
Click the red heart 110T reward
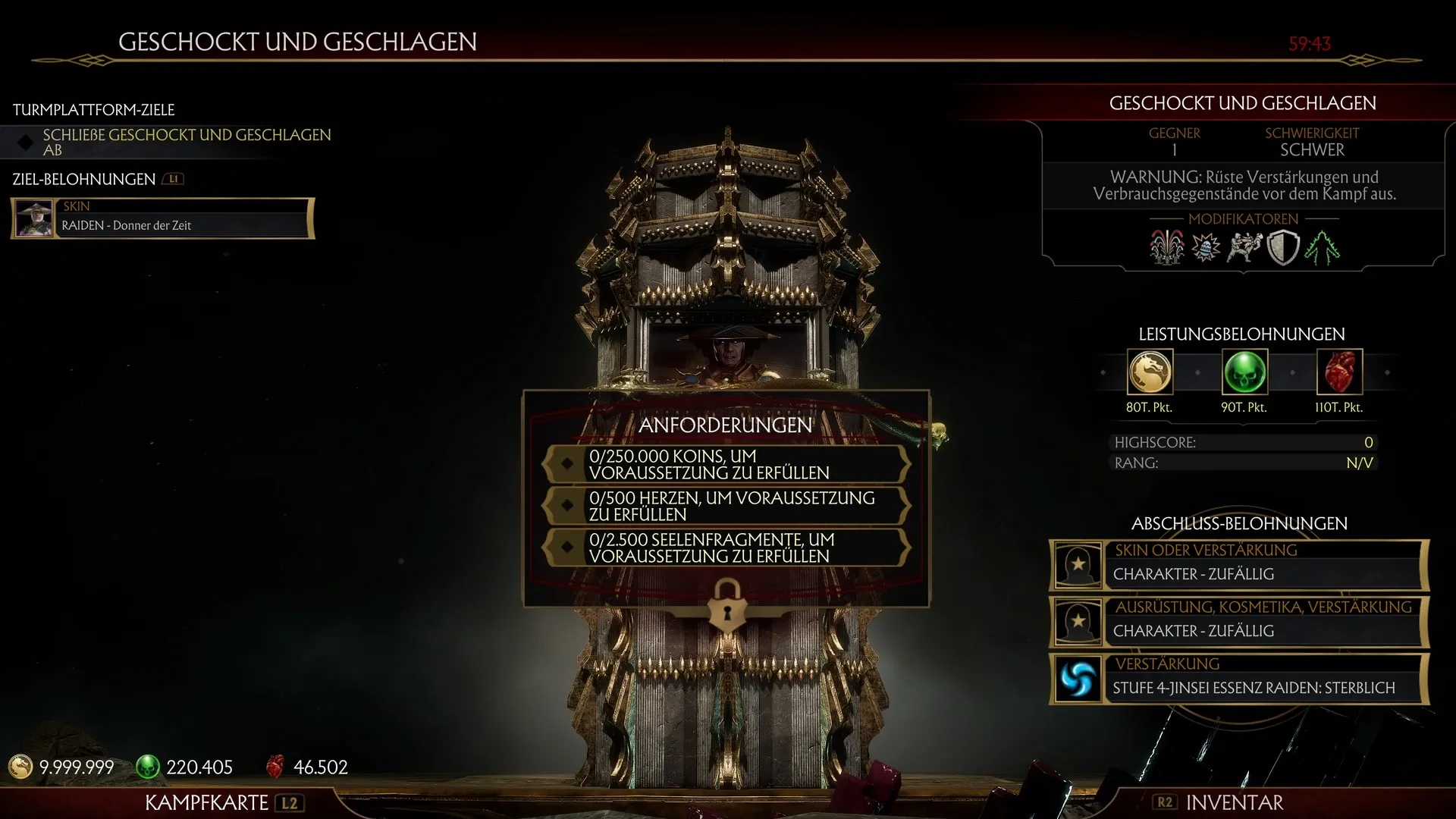pyautogui.click(x=1338, y=372)
